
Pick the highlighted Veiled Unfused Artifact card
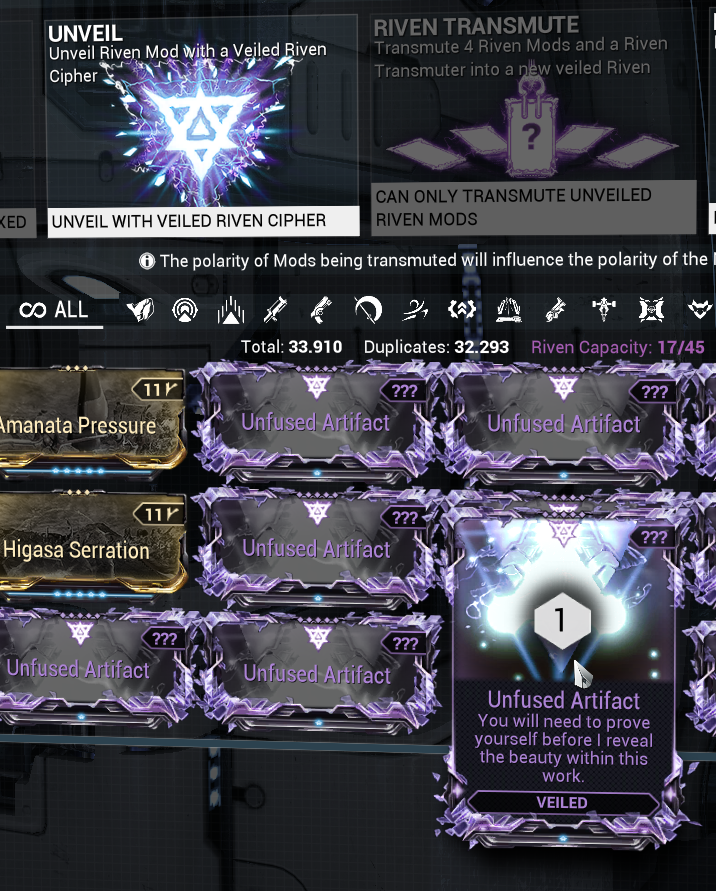click(x=564, y=678)
